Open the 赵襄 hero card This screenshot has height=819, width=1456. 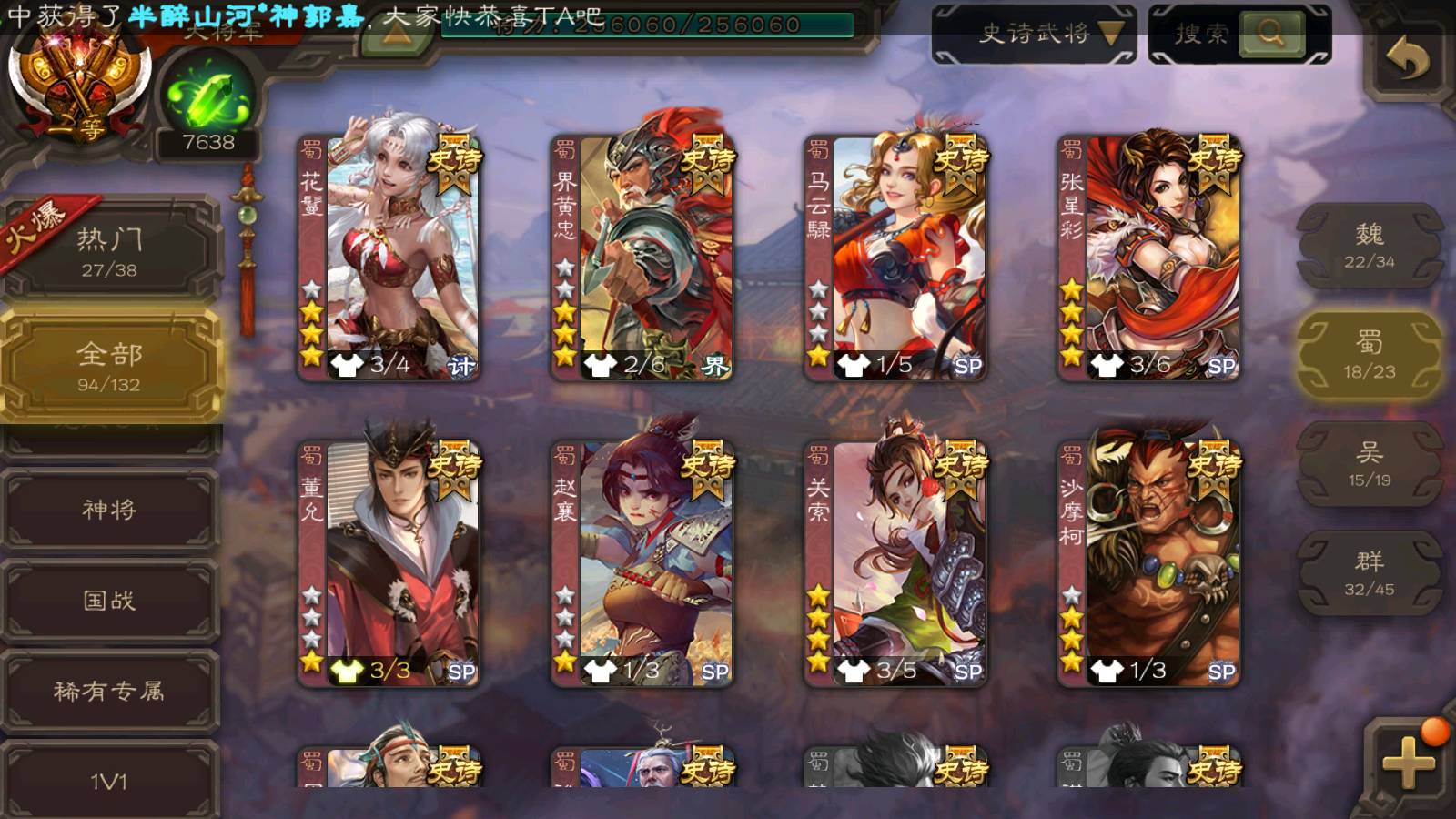click(642, 562)
